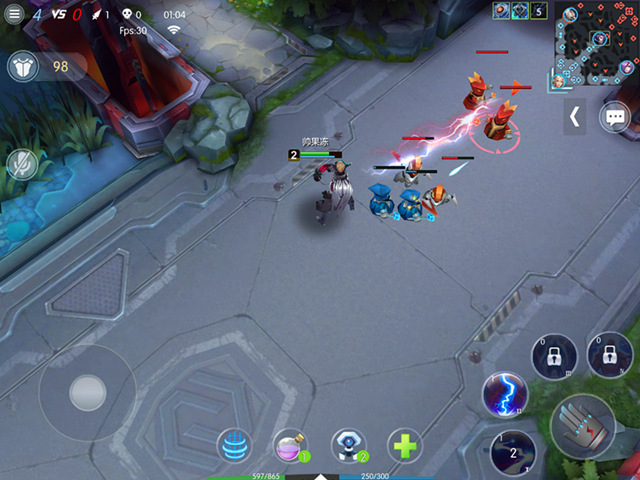Tap the green plus heal button
Screen dimensions: 640x480
[x=404, y=445]
